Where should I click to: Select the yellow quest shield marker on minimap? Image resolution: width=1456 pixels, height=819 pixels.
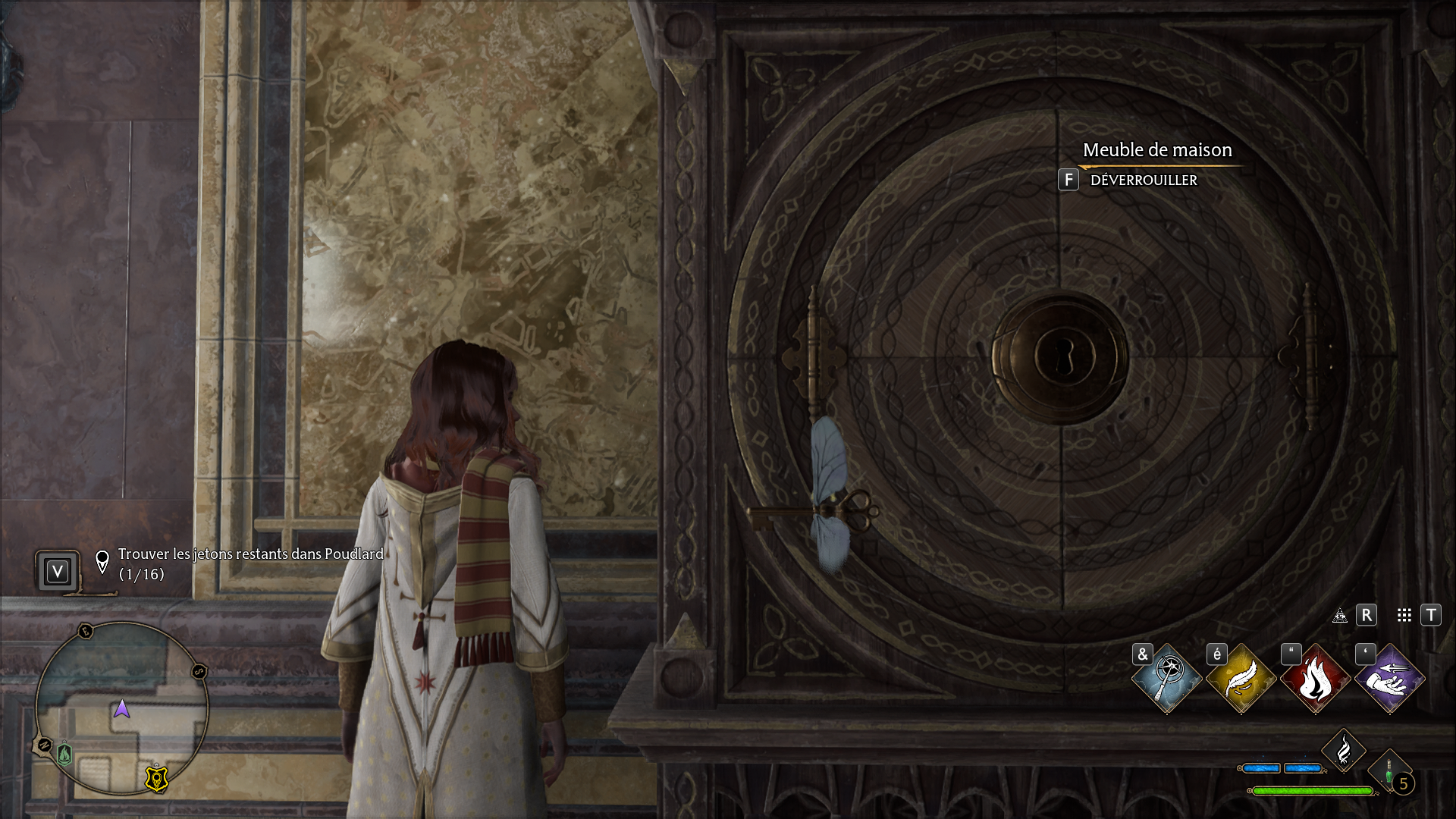(x=156, y=779)
